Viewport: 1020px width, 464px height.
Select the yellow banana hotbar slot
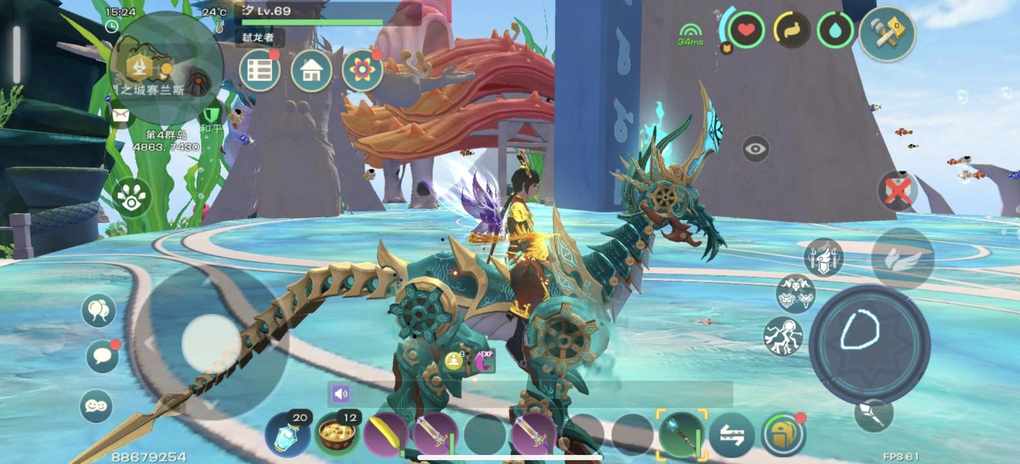coord(385,435)
